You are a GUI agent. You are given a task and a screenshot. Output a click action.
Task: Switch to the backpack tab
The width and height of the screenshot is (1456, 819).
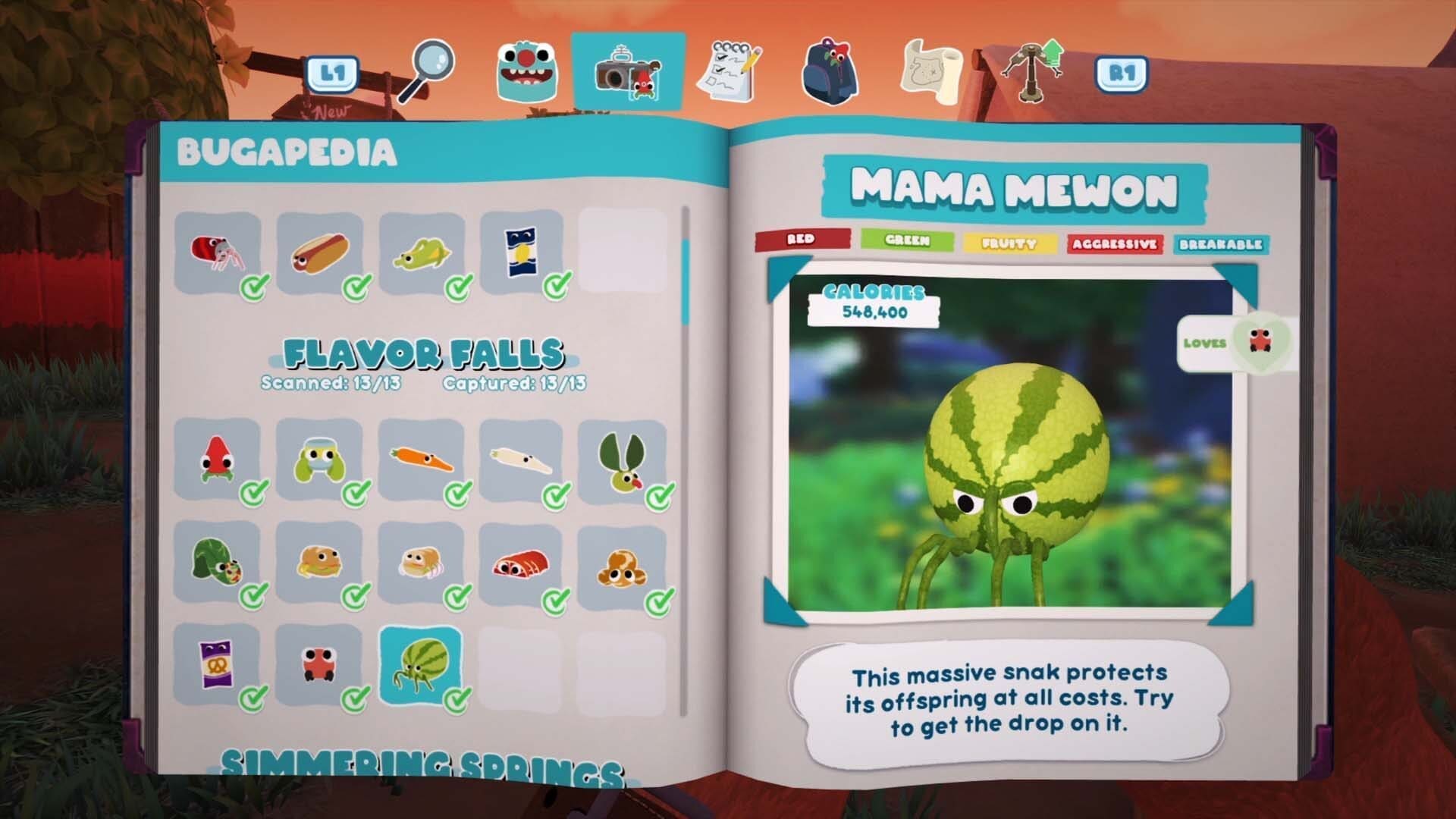coord(830,73)
